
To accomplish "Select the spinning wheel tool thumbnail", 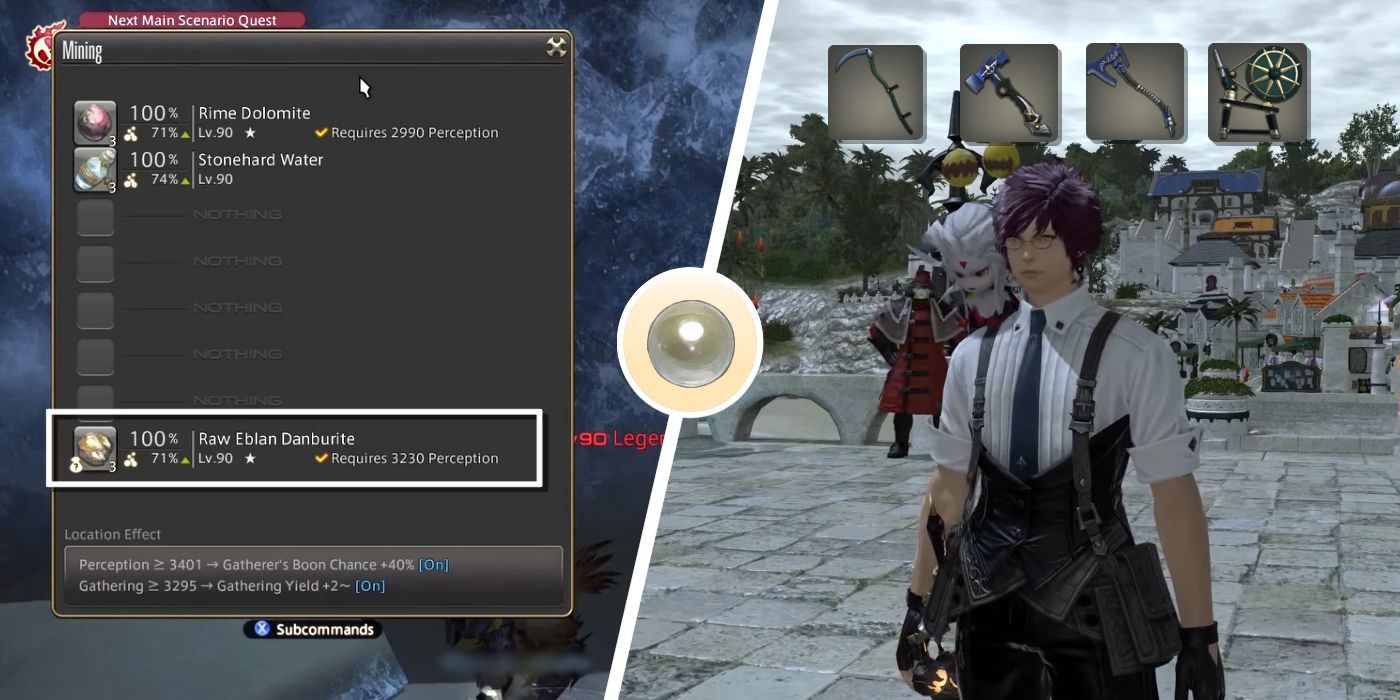I will click(1257, 92).
